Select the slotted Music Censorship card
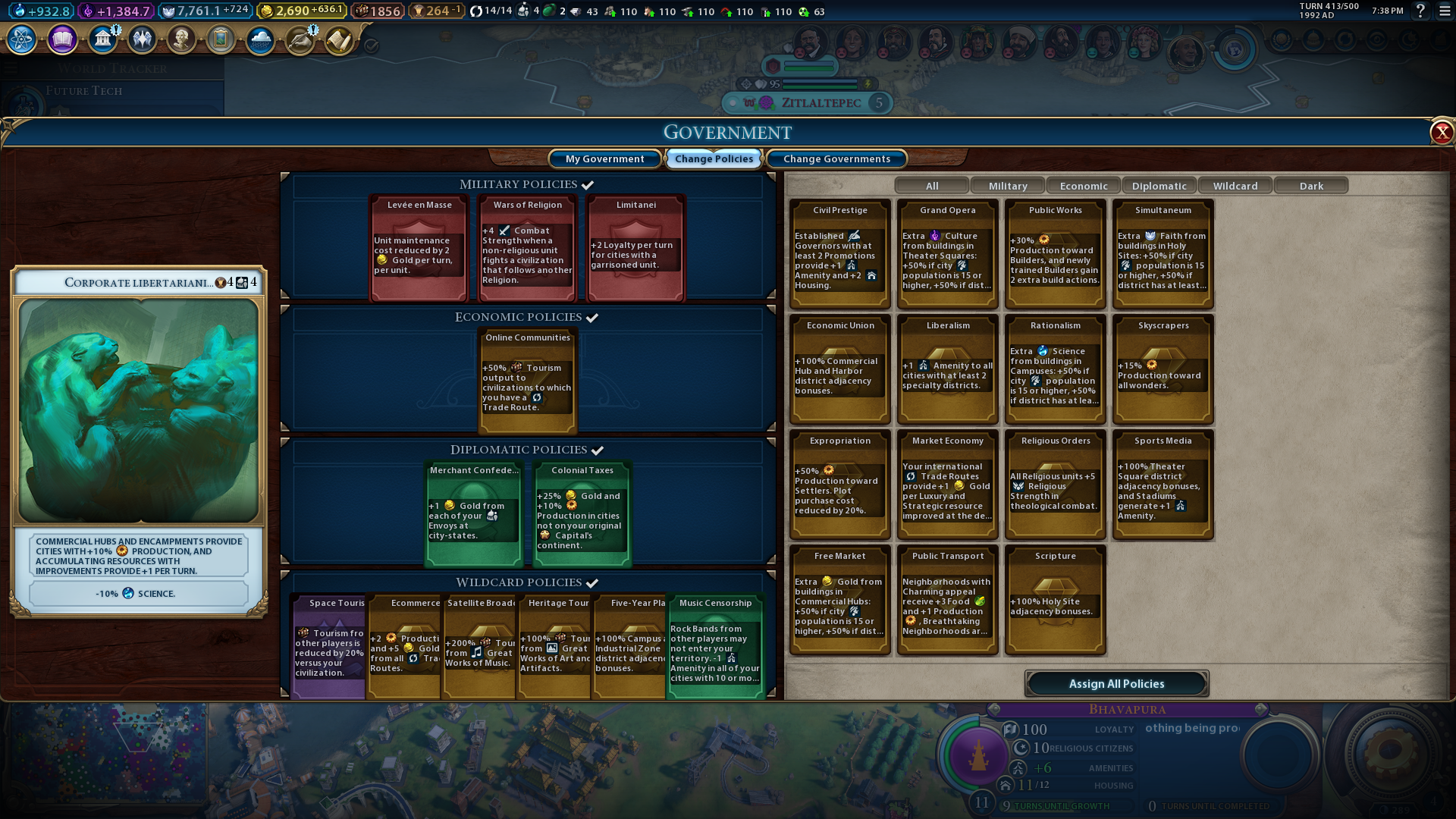This screenshot has width=1456, height=819. [715, 646]
